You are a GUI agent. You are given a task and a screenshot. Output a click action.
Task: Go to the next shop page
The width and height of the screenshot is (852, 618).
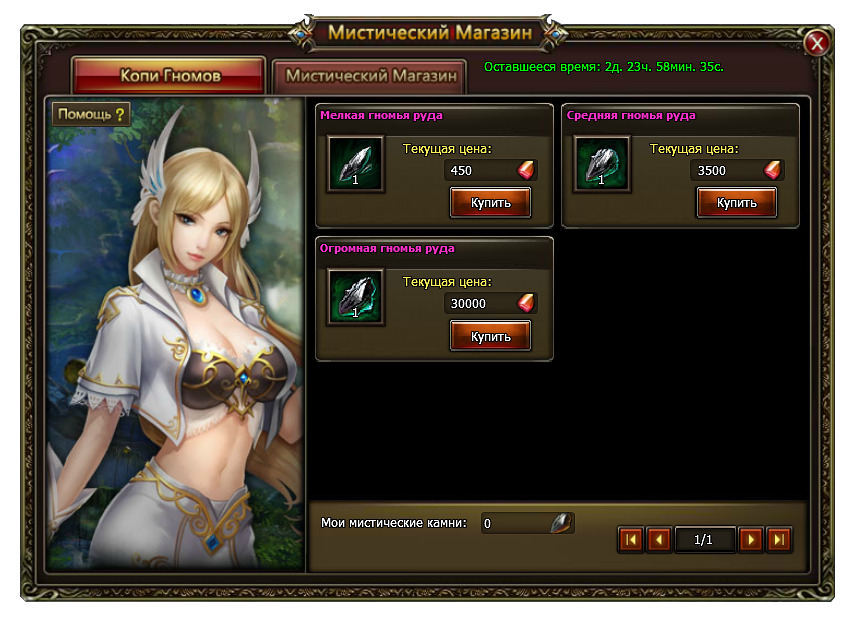point(751,540)
